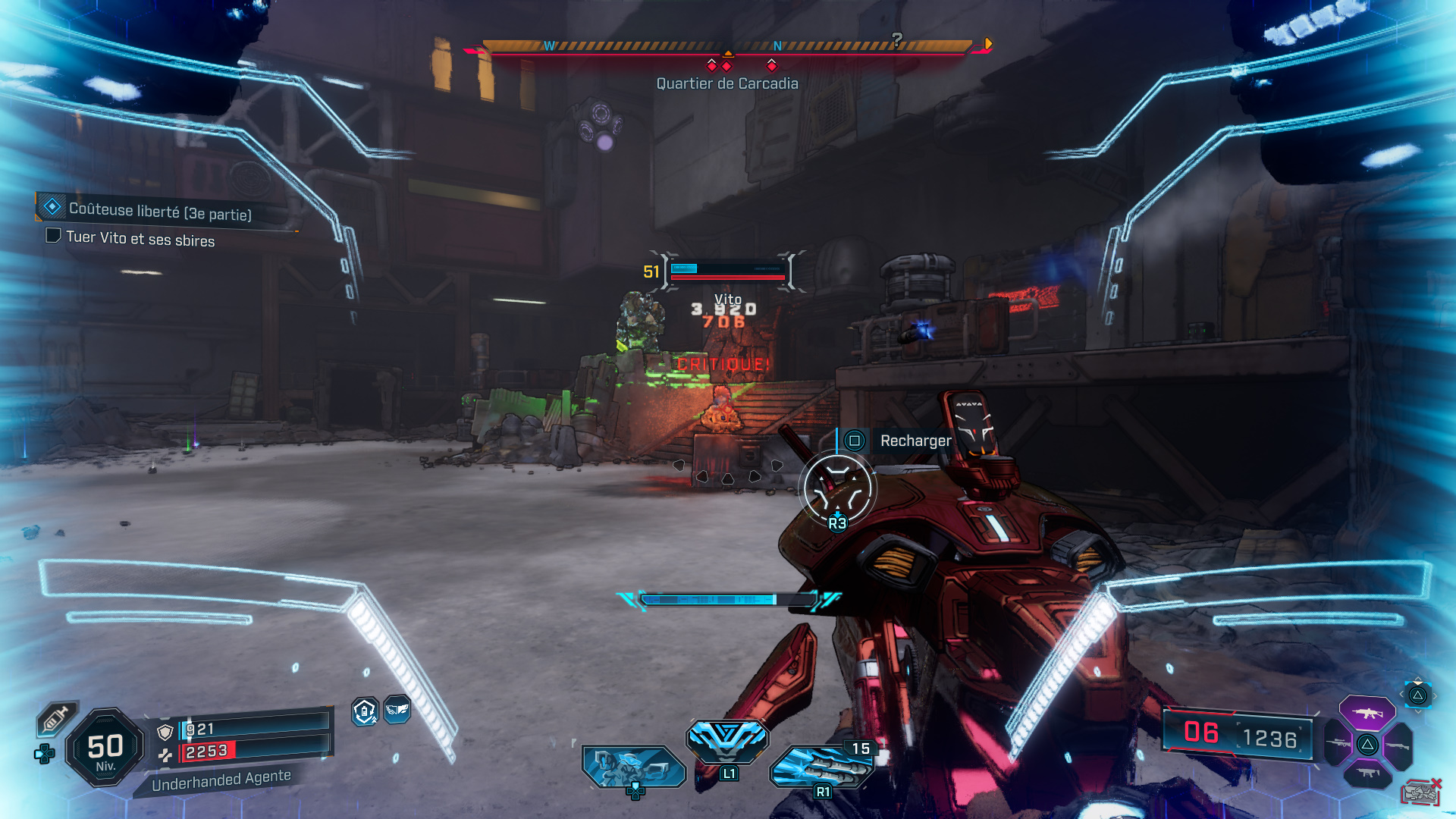The height and width of the screenshot is (819, 1456).
Task: Click the shield regeneration buff icon
Action: point(366,713)
